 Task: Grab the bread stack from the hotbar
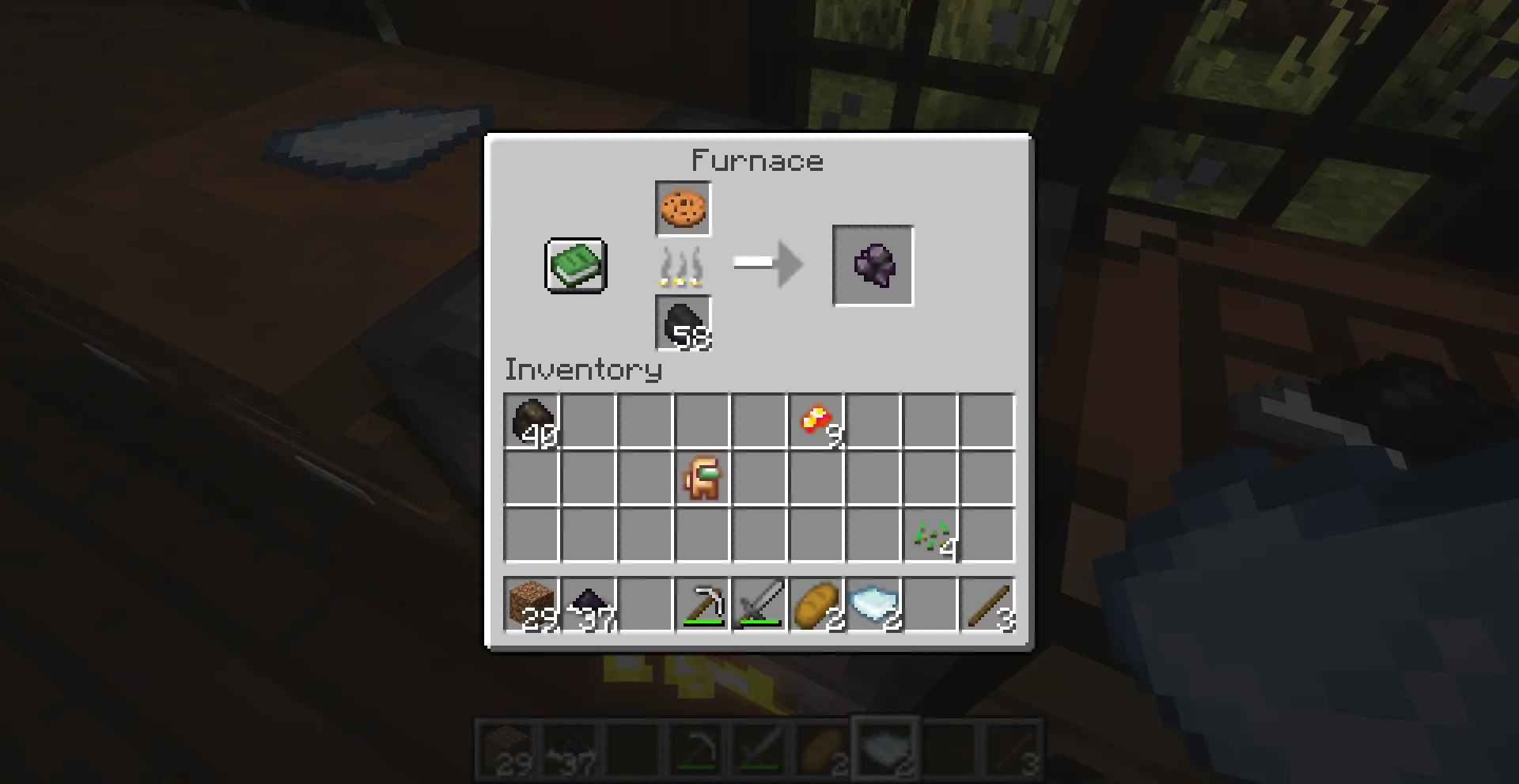[816, 605]
